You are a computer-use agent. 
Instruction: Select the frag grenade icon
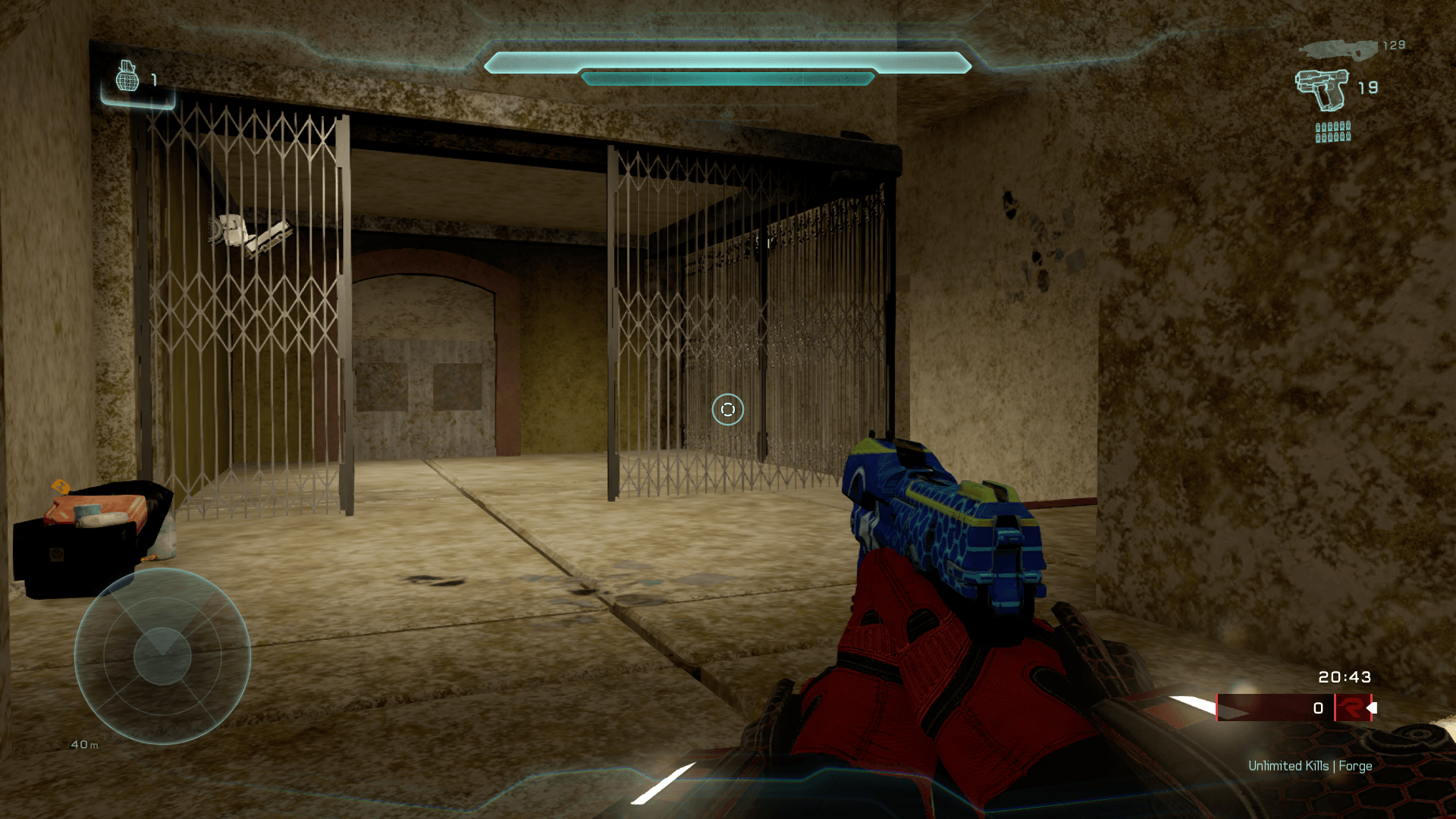127,77
